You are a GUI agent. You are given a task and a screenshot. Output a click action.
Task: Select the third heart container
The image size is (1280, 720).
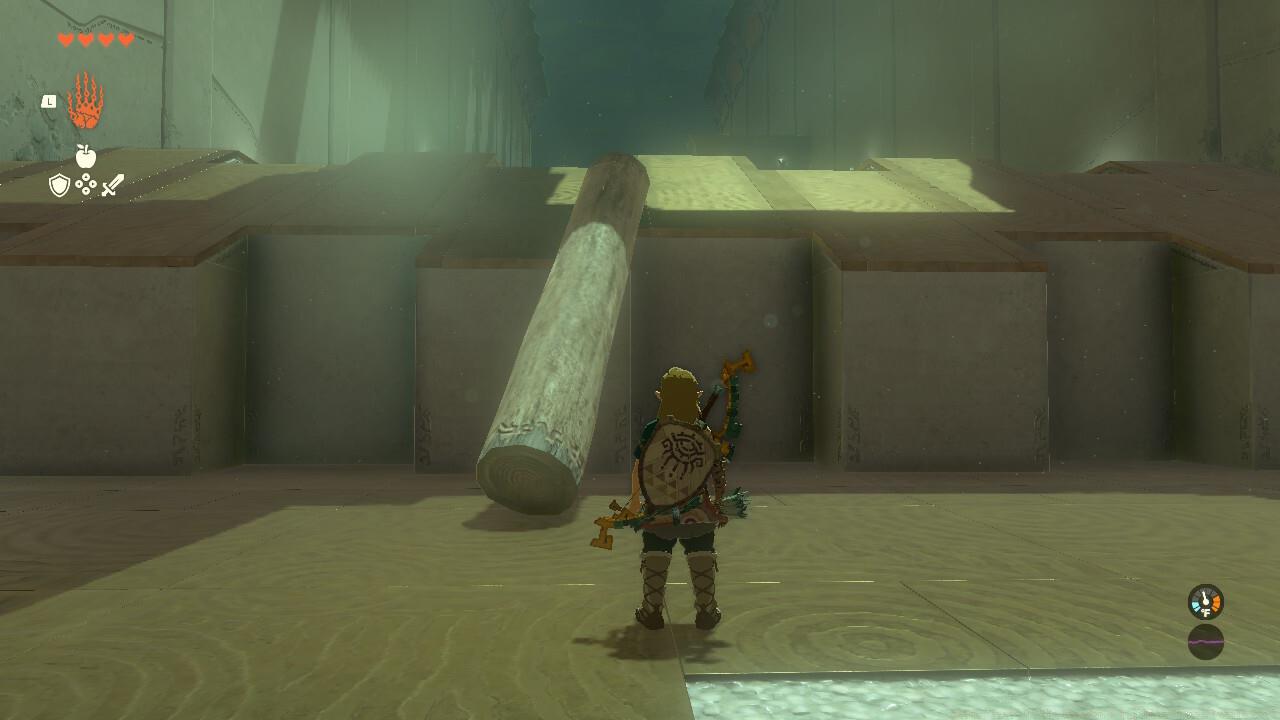[x=105, y=40]
